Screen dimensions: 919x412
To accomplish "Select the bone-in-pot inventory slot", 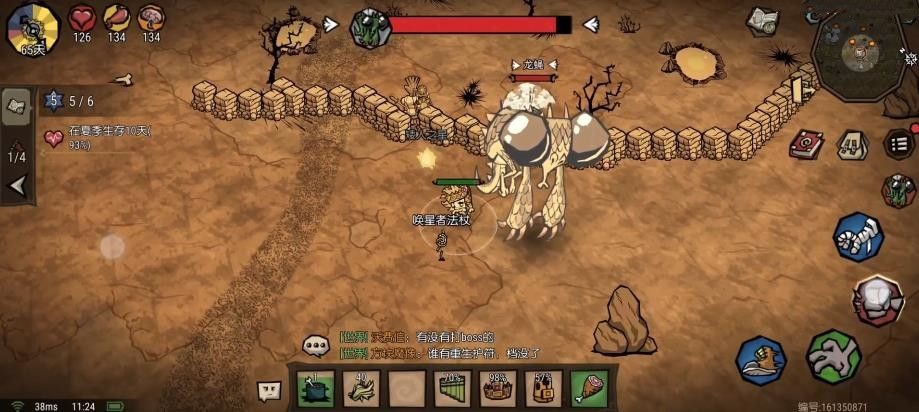I will [316, 388].
